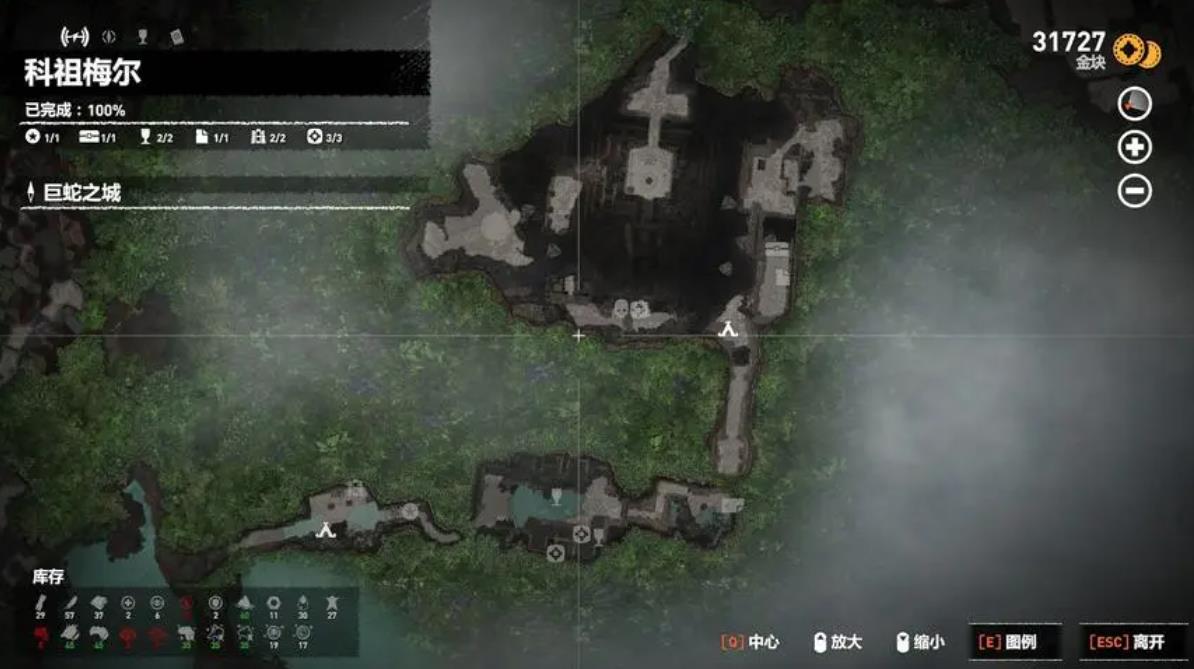Viewport: 1194px width, 669px height.
Task: Select the base camp marker near the turquoise water
Action: [325, 530]
